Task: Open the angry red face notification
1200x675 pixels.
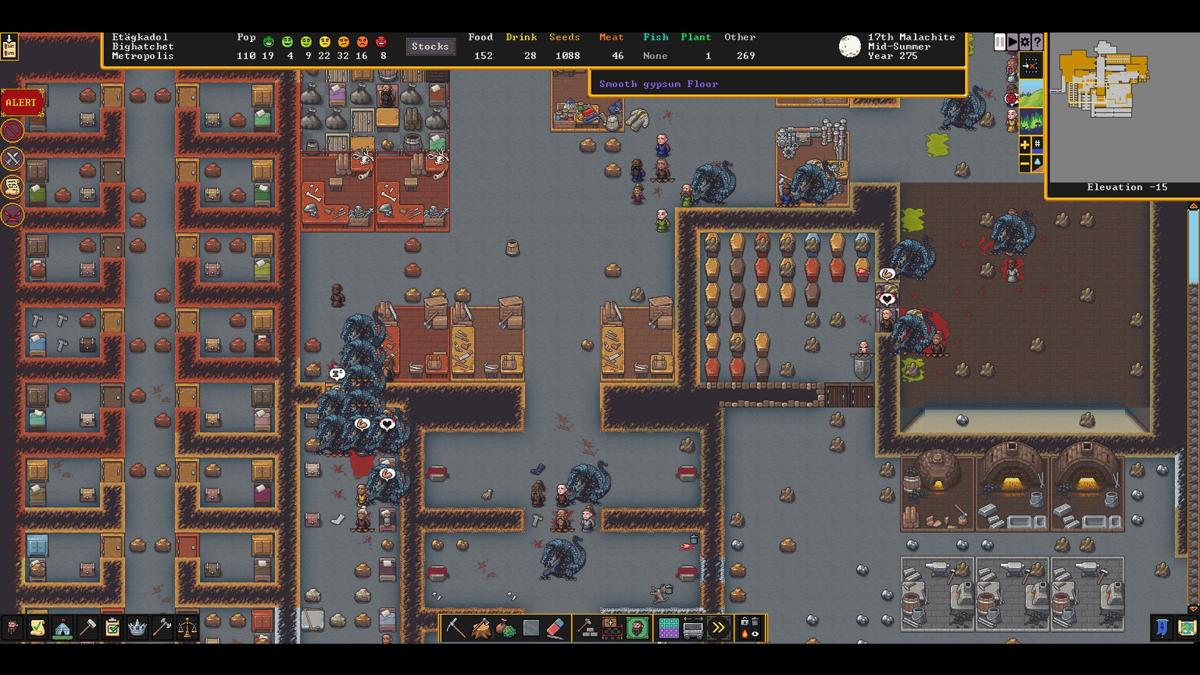Action: (x=12, y=214)
